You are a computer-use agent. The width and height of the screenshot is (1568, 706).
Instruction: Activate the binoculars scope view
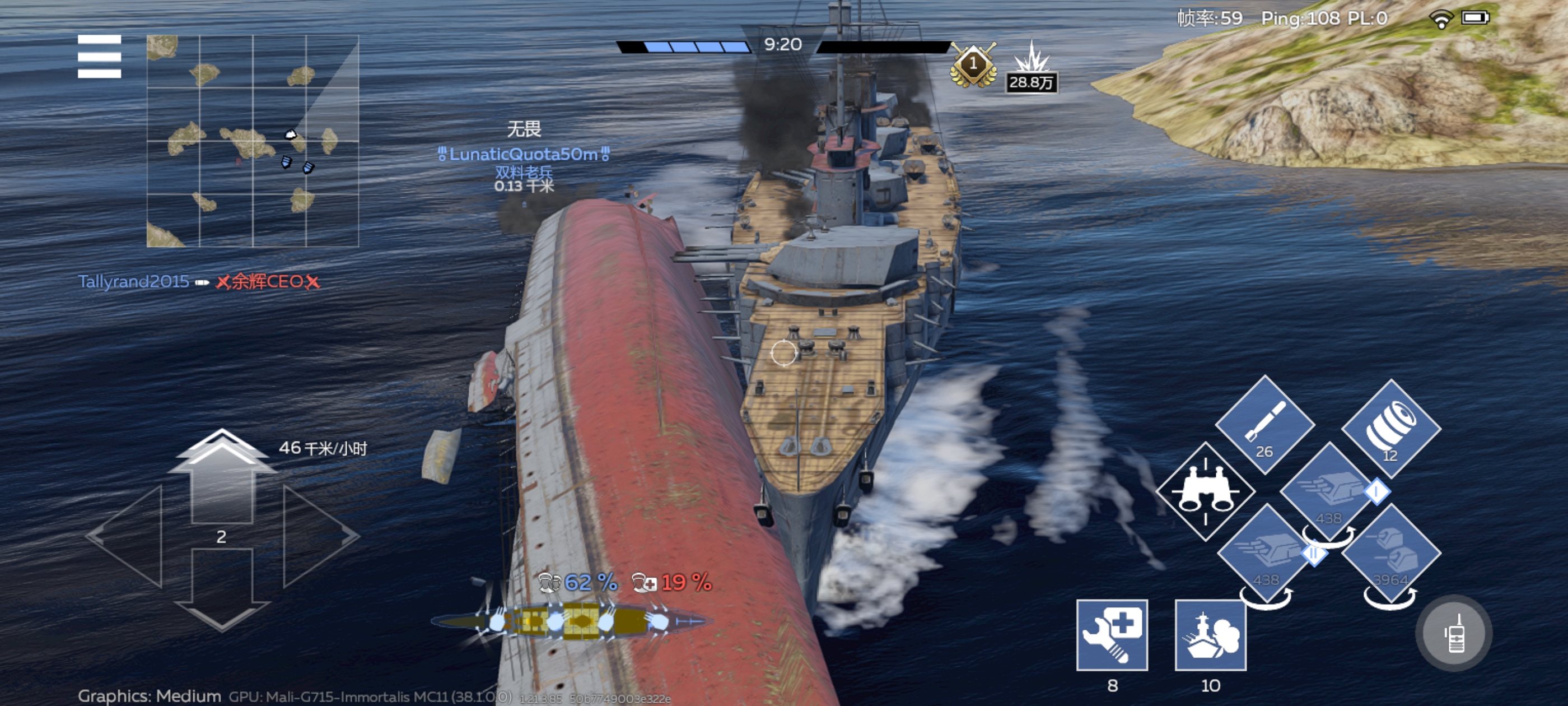[1205, 491]
